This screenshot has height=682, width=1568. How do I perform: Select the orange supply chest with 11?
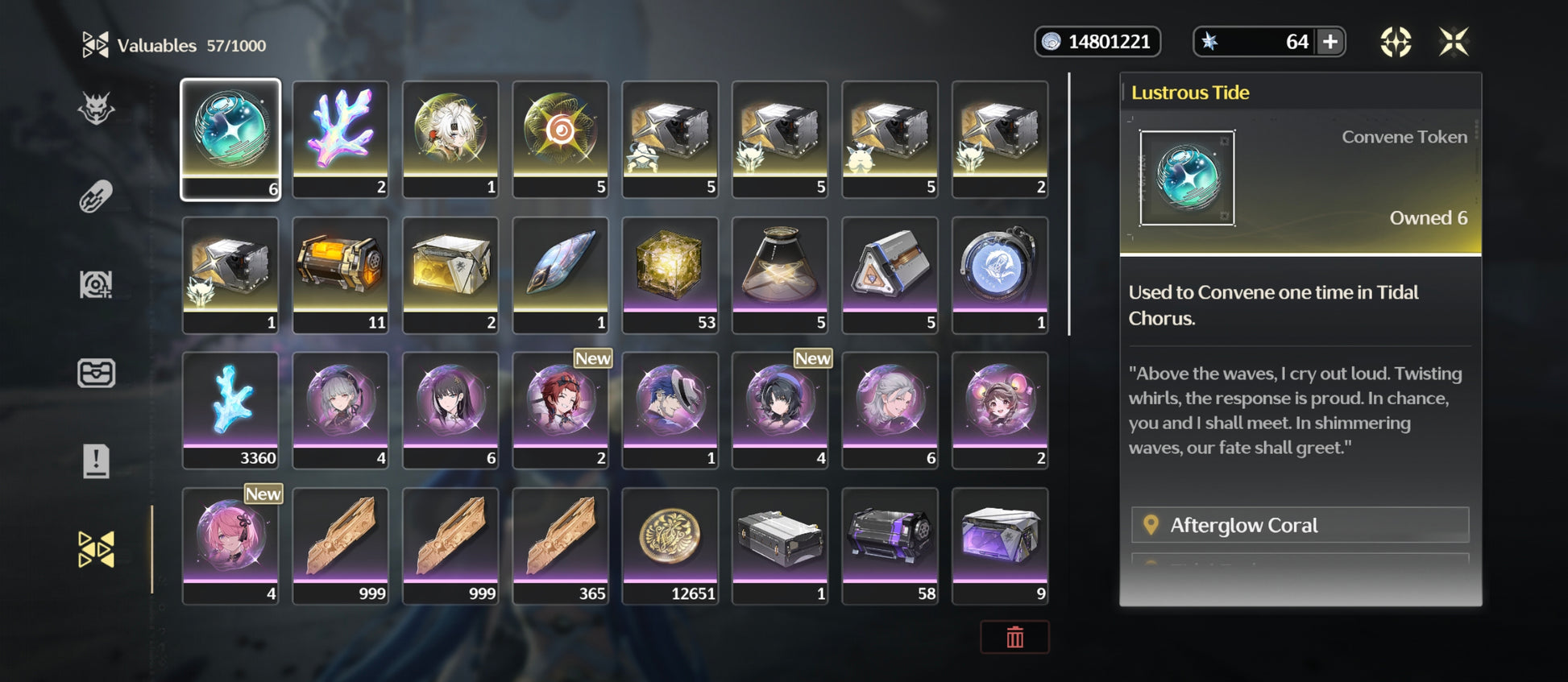(340, 275)
